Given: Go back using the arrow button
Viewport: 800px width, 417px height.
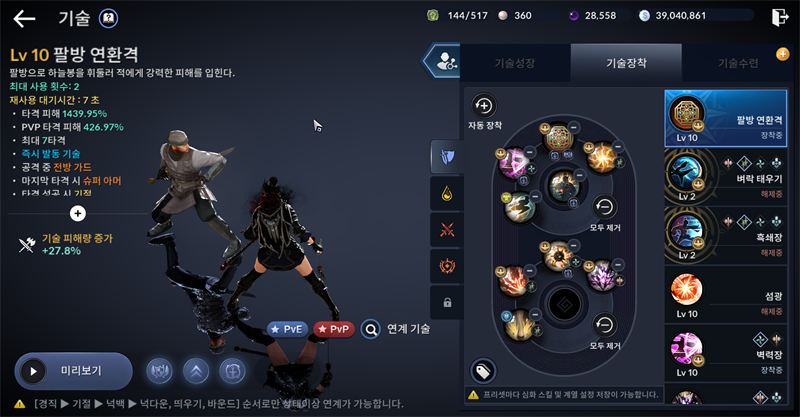Looking at the screenshot, I should [x=24, y=17].
